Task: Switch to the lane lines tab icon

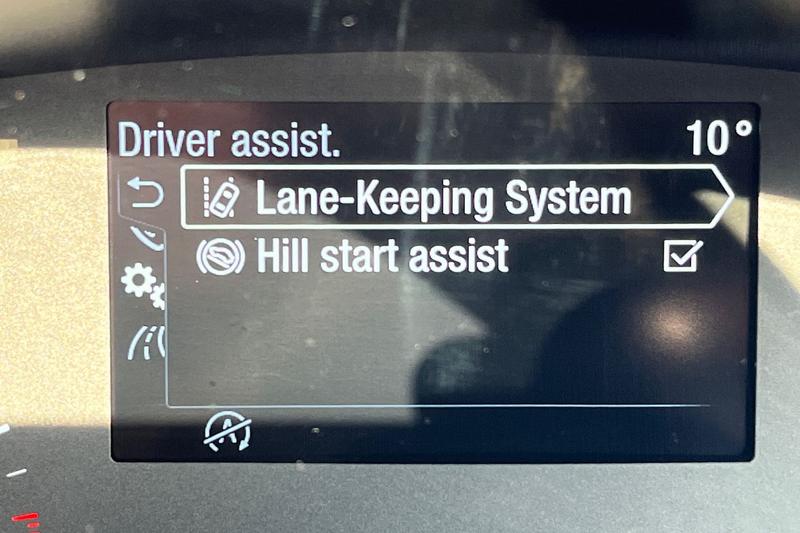Action: pos(143,343)
